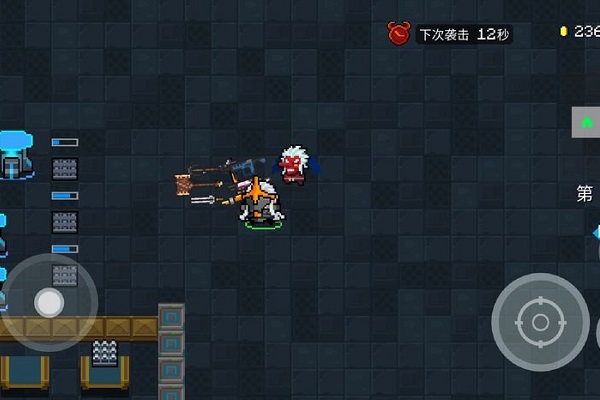Tap the crosshair attack button
Screen dimensions: 600x400
[540, 322]
